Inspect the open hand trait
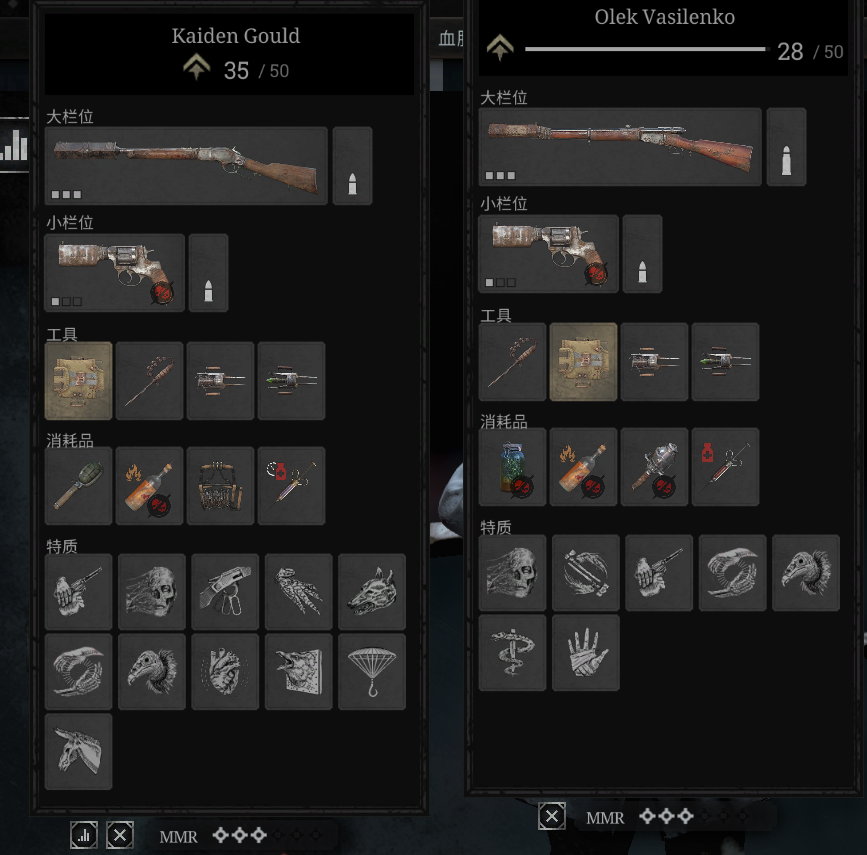The height and width of the screenshot is (855, 867). tap(586, 652)
